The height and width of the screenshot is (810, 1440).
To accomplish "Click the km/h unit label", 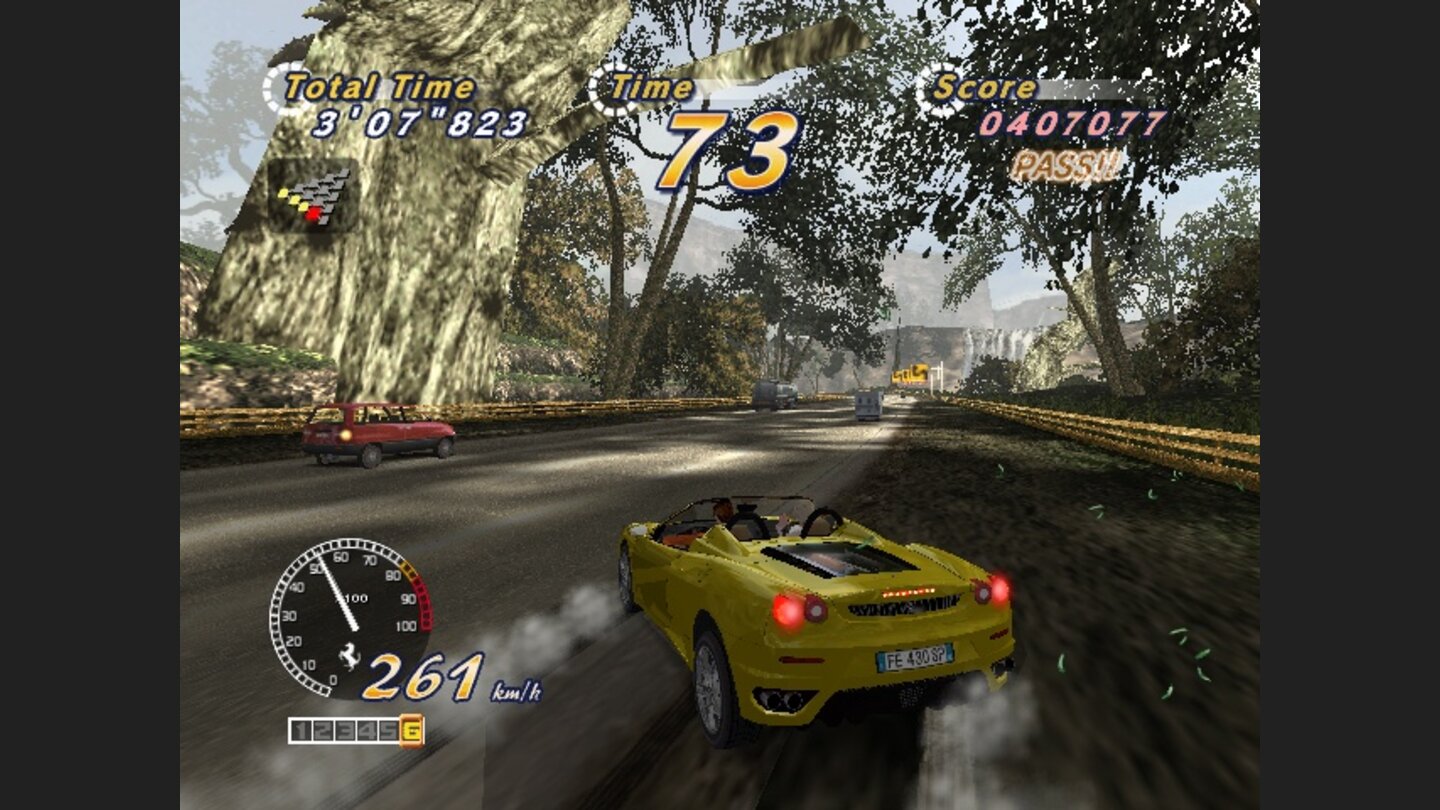I will point(517,690).
